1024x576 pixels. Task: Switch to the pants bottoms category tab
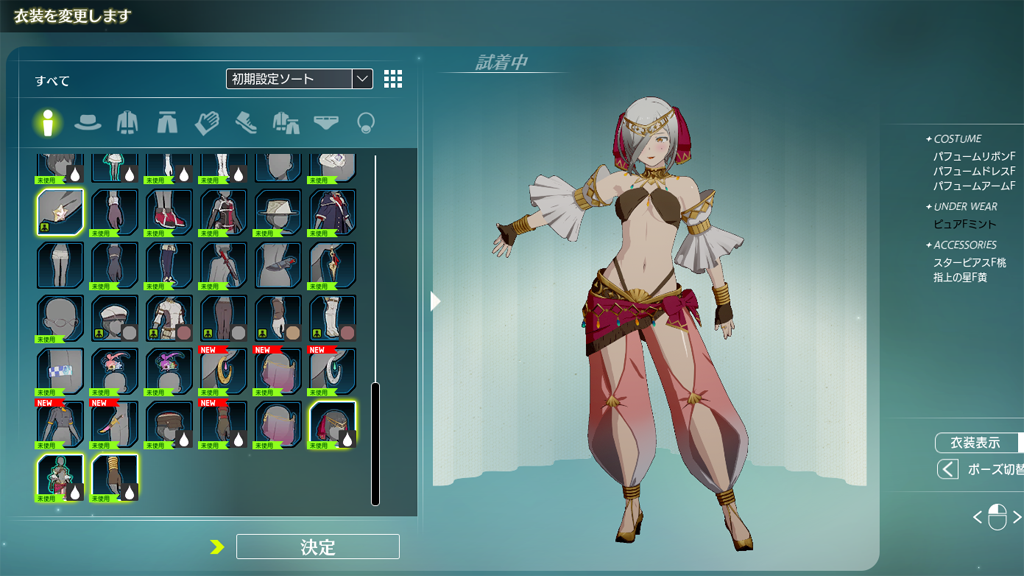[167, 123]
